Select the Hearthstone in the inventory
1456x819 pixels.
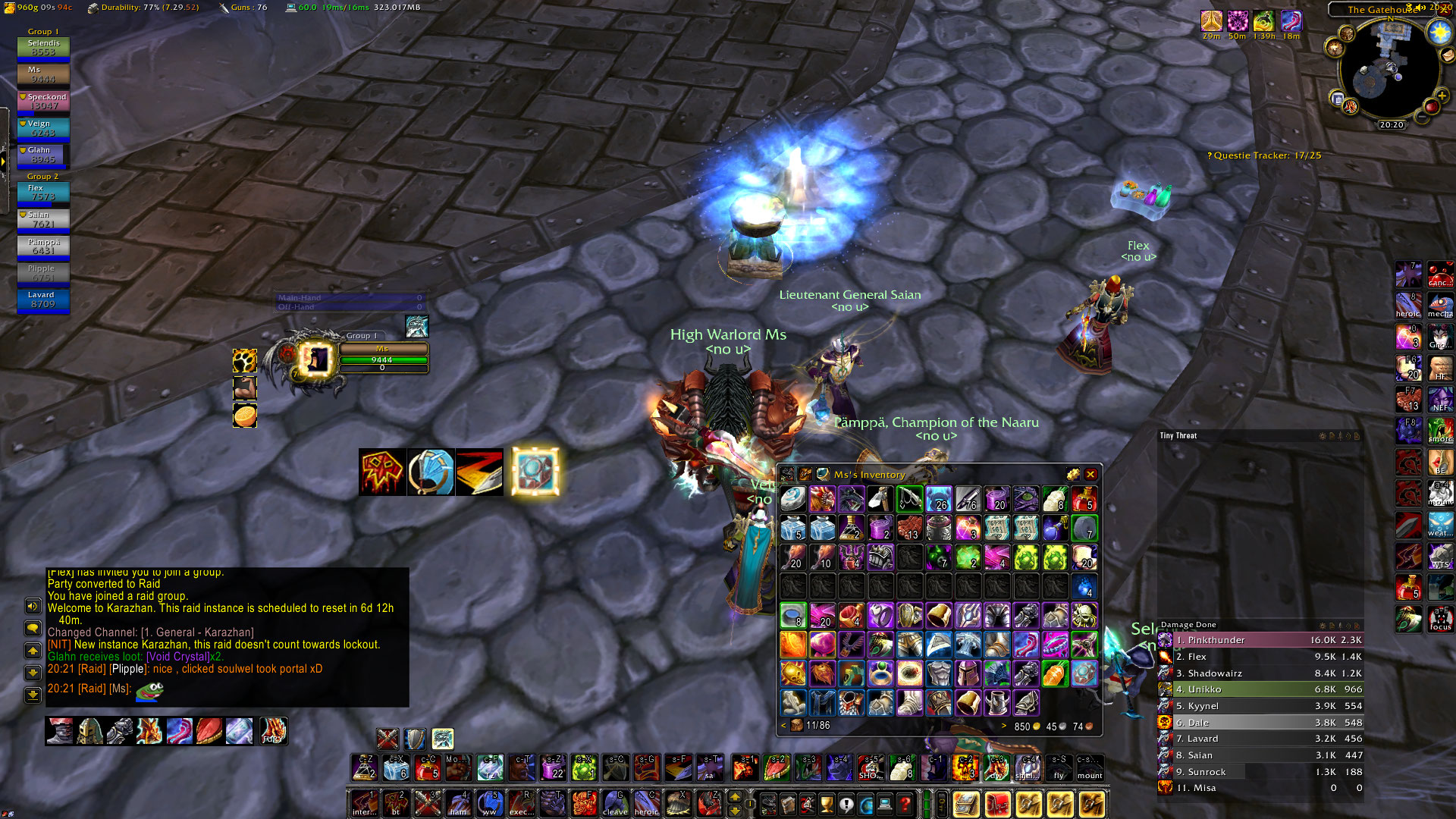[793, 498]
